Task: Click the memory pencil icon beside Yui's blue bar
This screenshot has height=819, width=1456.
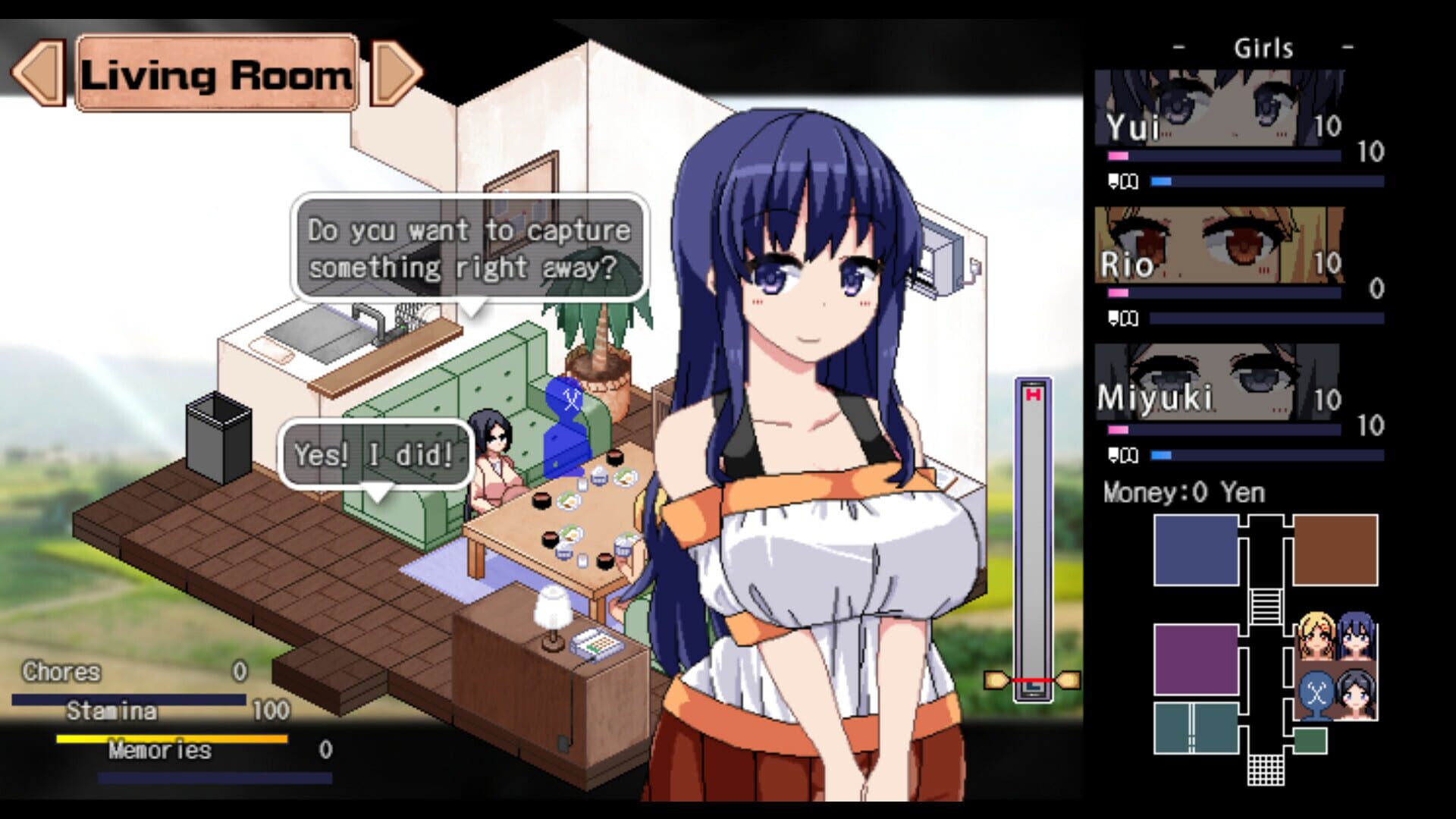Action: pos(1122,180)
